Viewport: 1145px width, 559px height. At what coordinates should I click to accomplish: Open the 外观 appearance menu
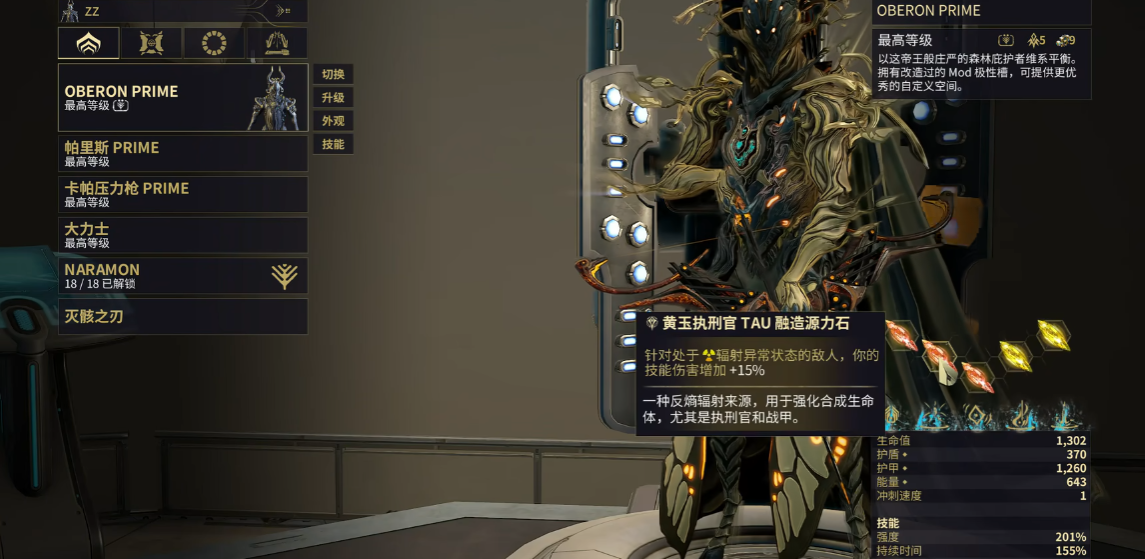click(333, 121)
